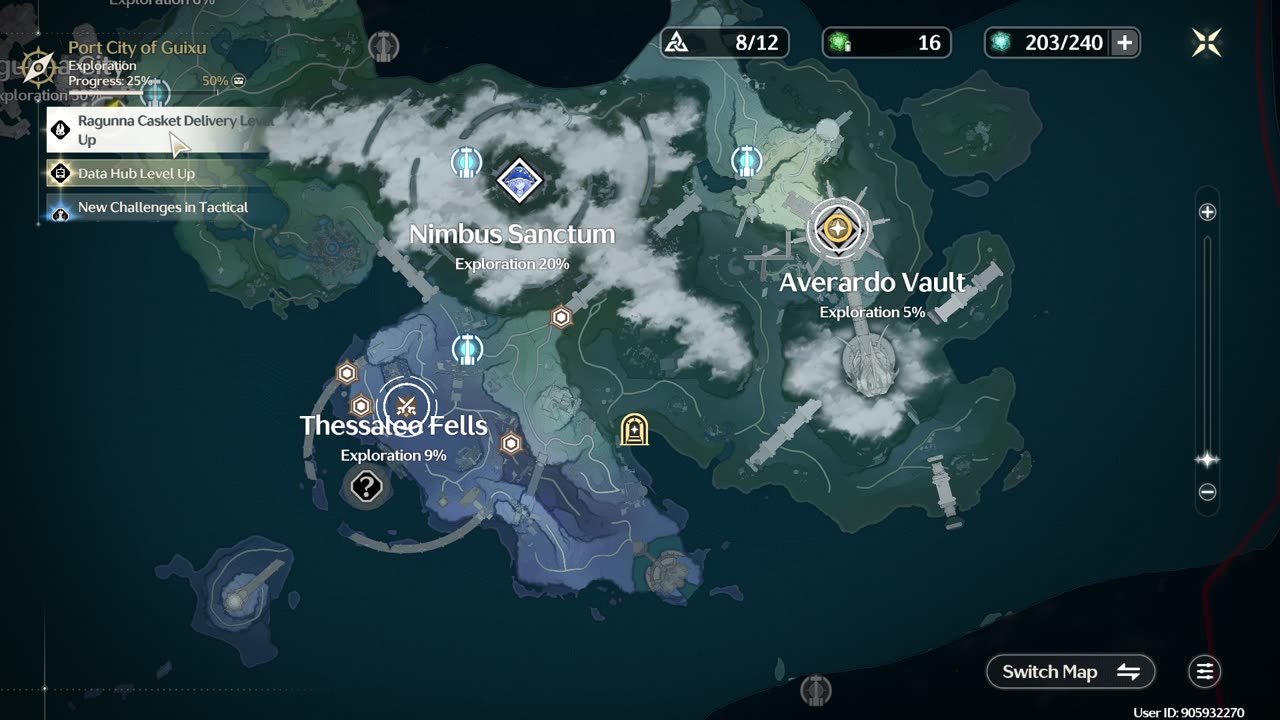Select the teleport beacon left of Nimbus Sanctum diamond

[x=466, y=162]
